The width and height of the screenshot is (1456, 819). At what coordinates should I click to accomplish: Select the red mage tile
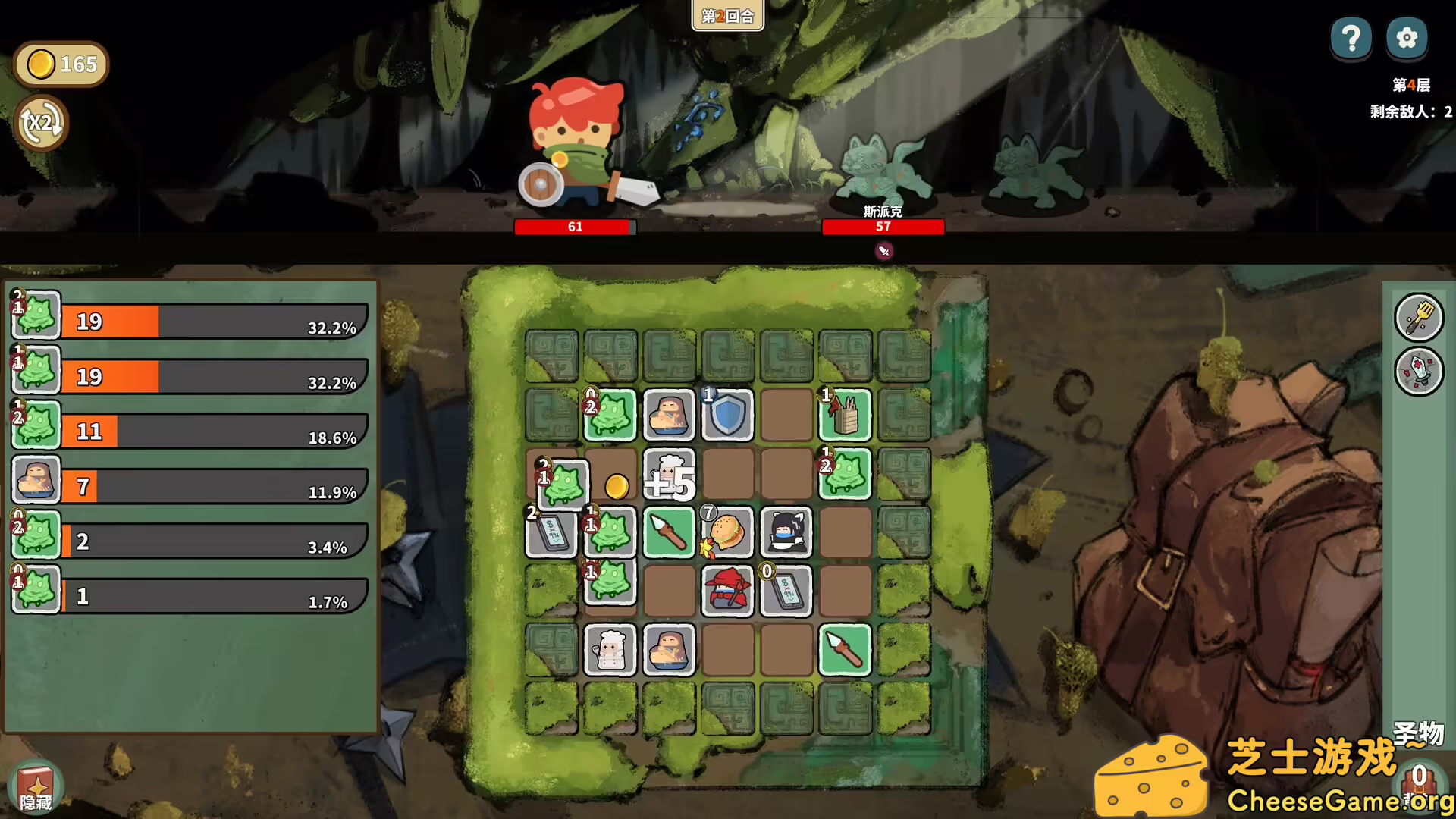pyautogui.click(x=726, y=591)
